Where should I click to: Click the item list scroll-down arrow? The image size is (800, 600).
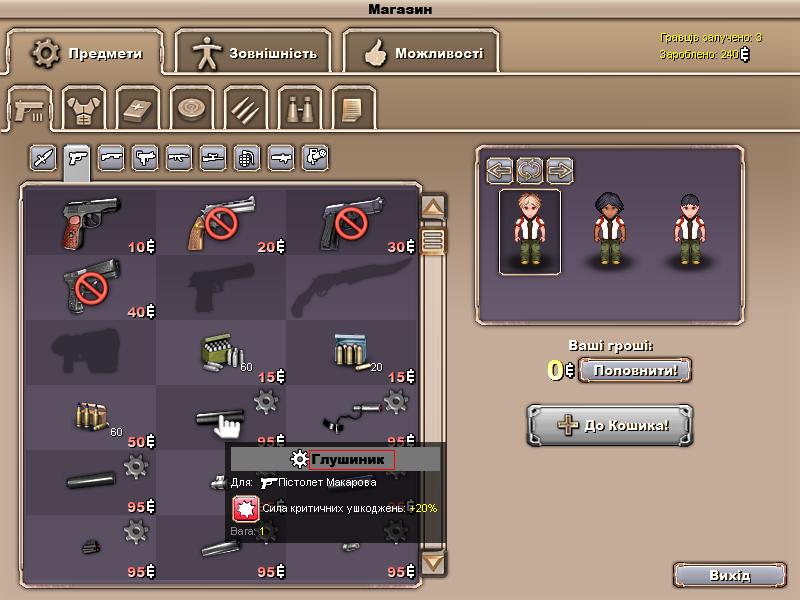[433, 563]
